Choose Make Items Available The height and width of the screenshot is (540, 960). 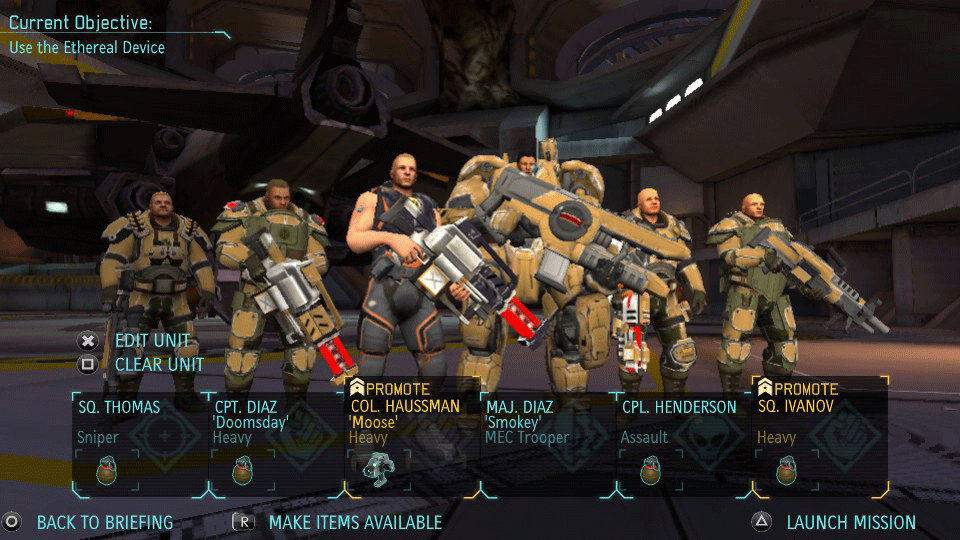355,522
